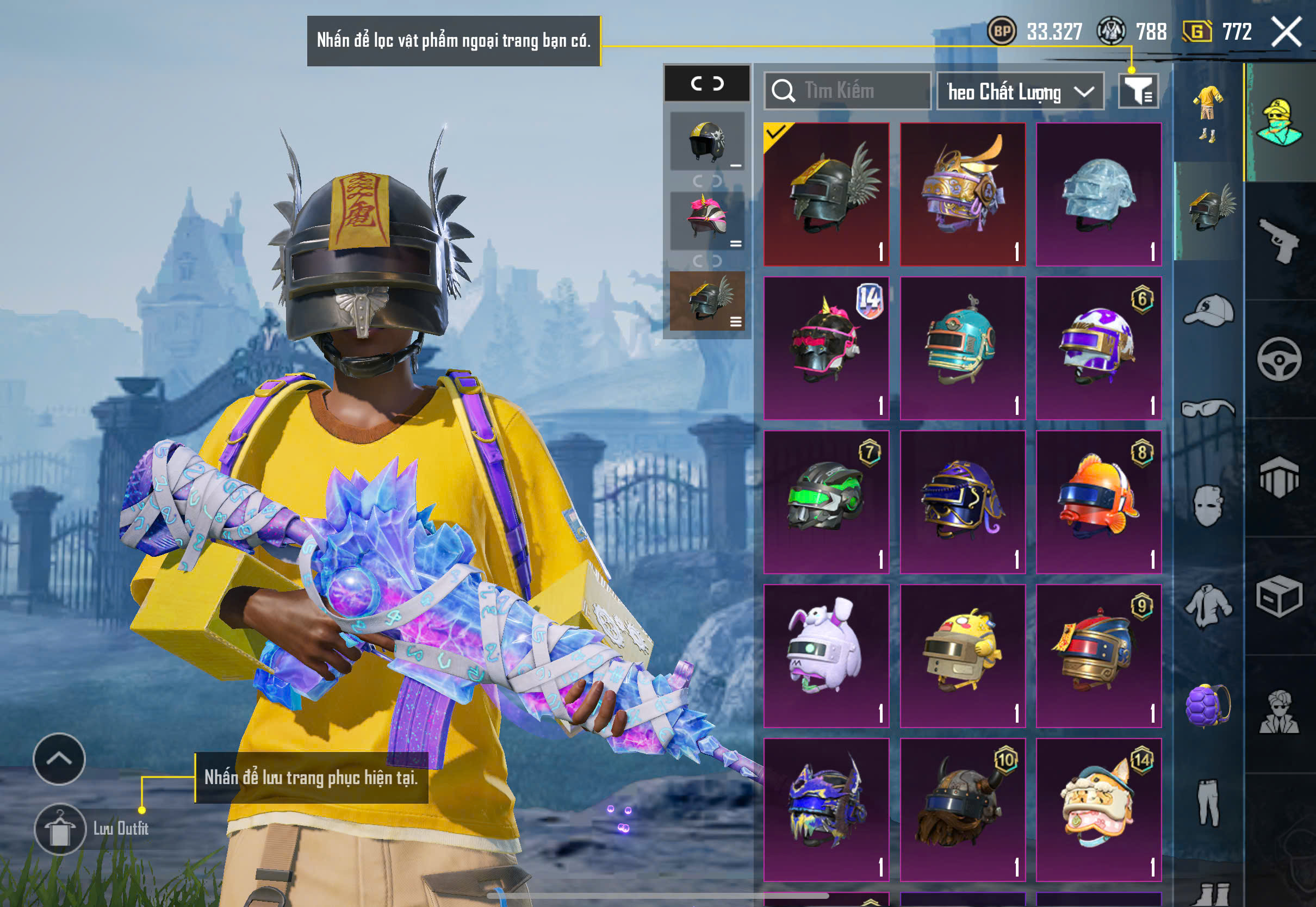Choose the yellow duck helmet skin
This screenshot has width=1316, height=907.
coord(963,656)
